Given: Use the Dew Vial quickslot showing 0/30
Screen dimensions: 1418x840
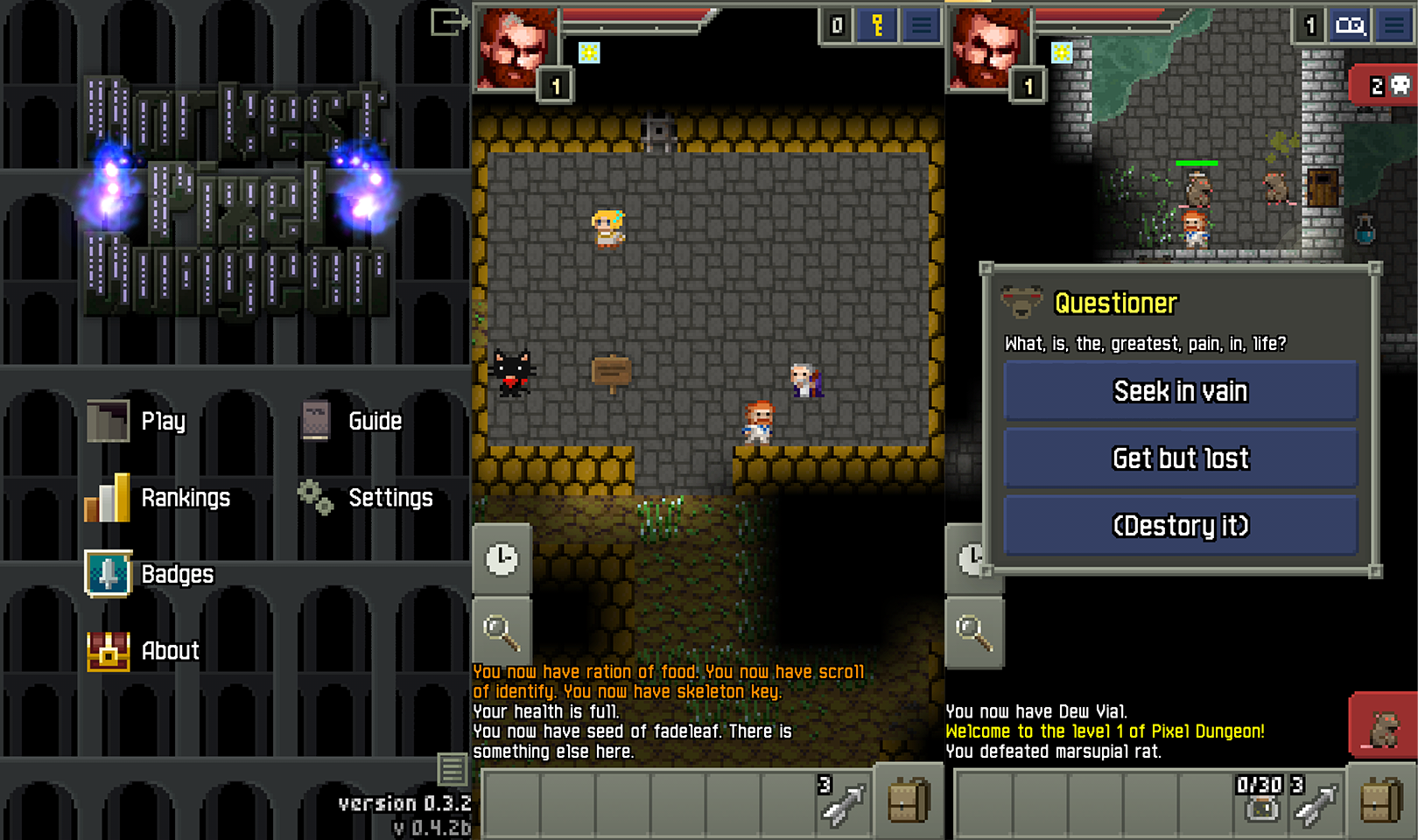Looking at the screenshot, I should tap(1261, 799).
